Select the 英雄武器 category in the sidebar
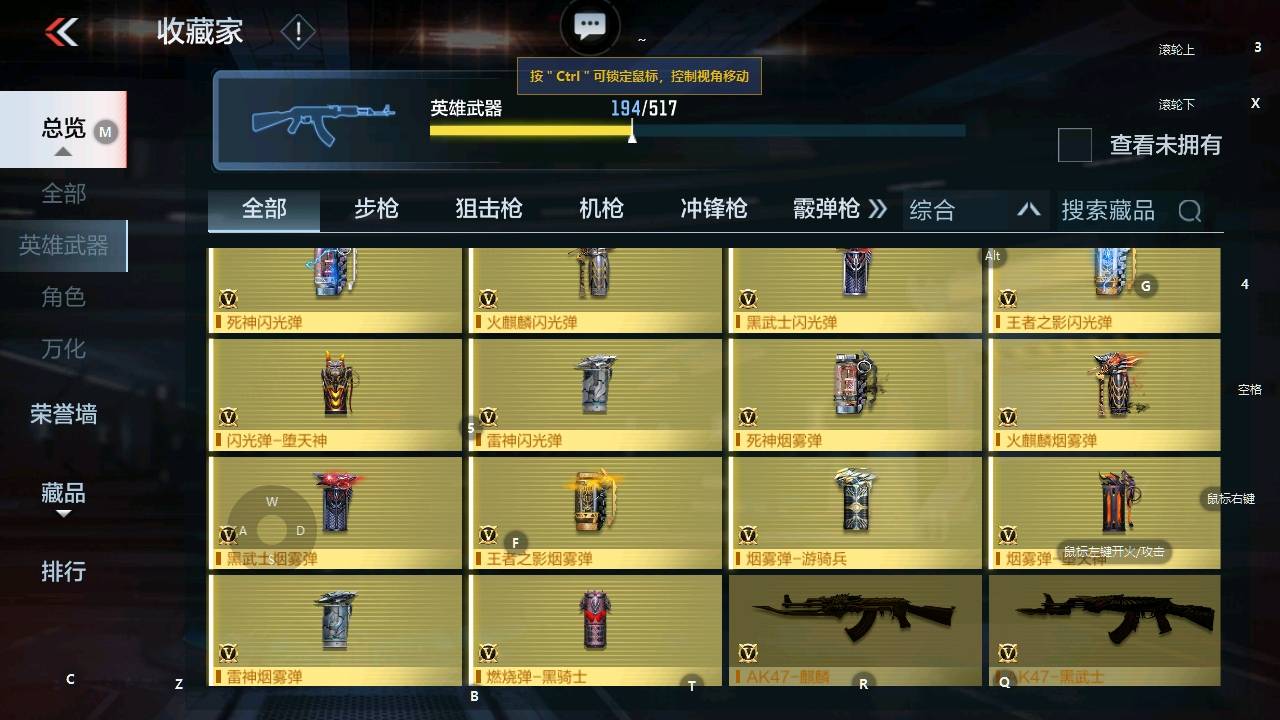 (64, 245)
